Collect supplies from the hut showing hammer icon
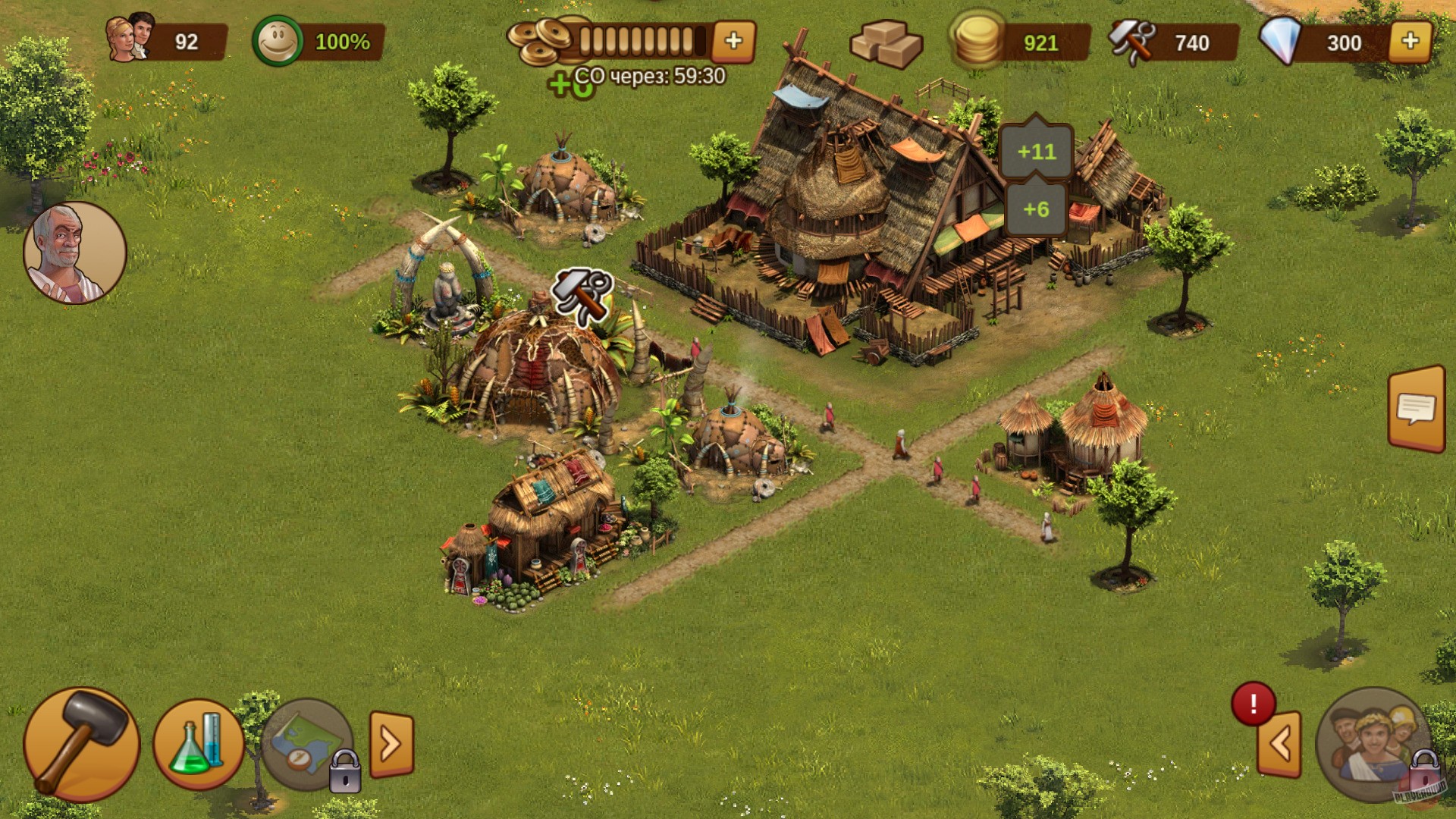The image size is (1456, 819). pyautogui.click(x=581, y=296)
